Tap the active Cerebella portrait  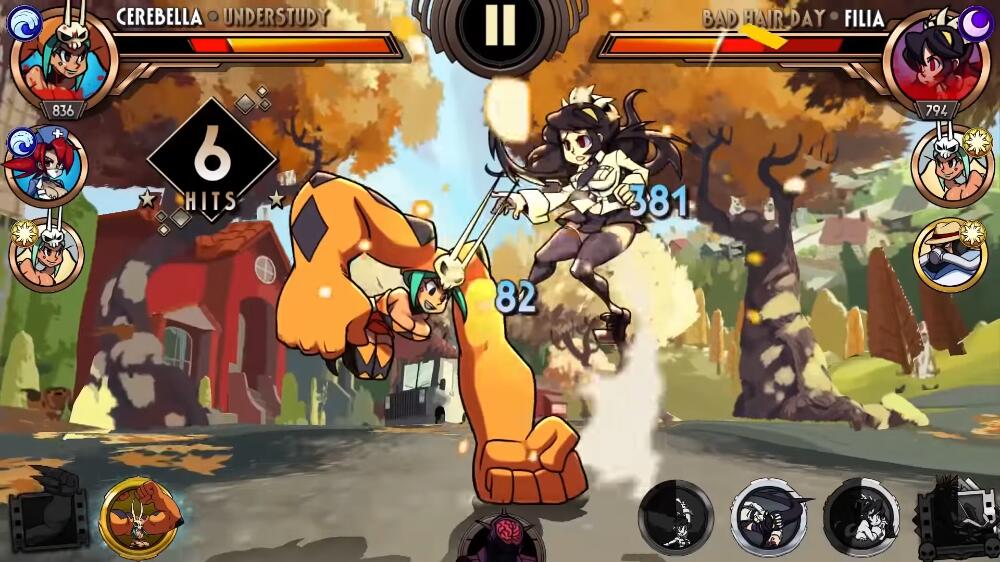pyautogui.click(x=64, y=62)
